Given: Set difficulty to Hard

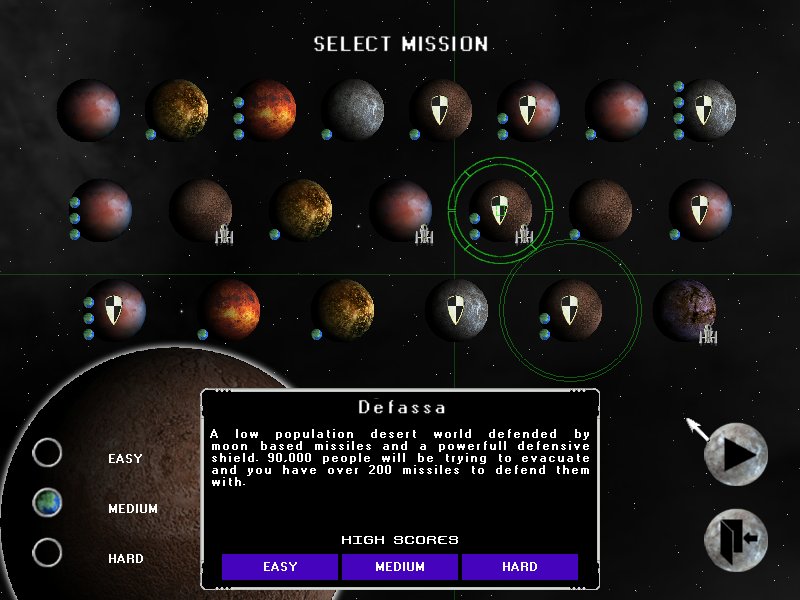Looking at the screenshot, I should [47, 553].
